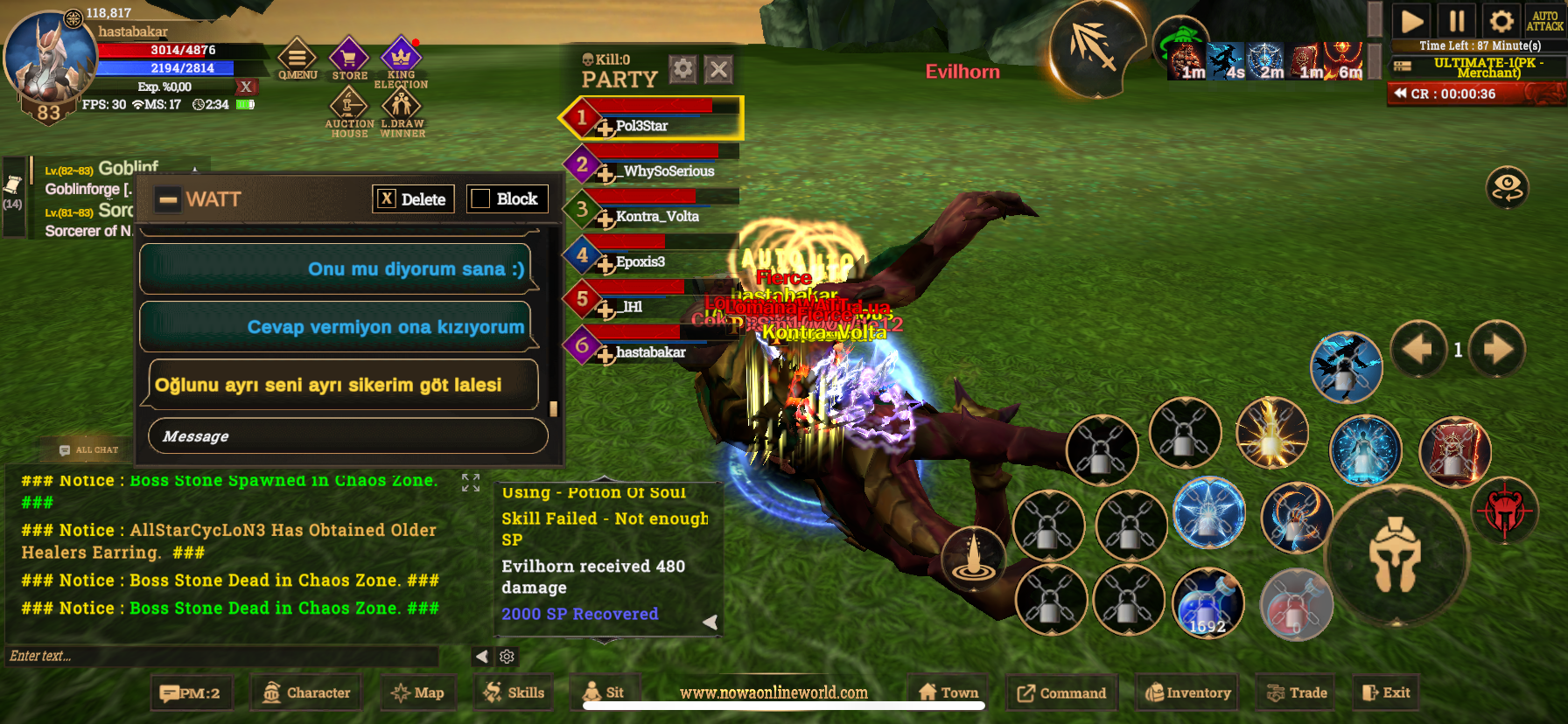Toggle Auto Attack
Image resolution: width=1568 pixels, height=724 pixels.
1544,21
